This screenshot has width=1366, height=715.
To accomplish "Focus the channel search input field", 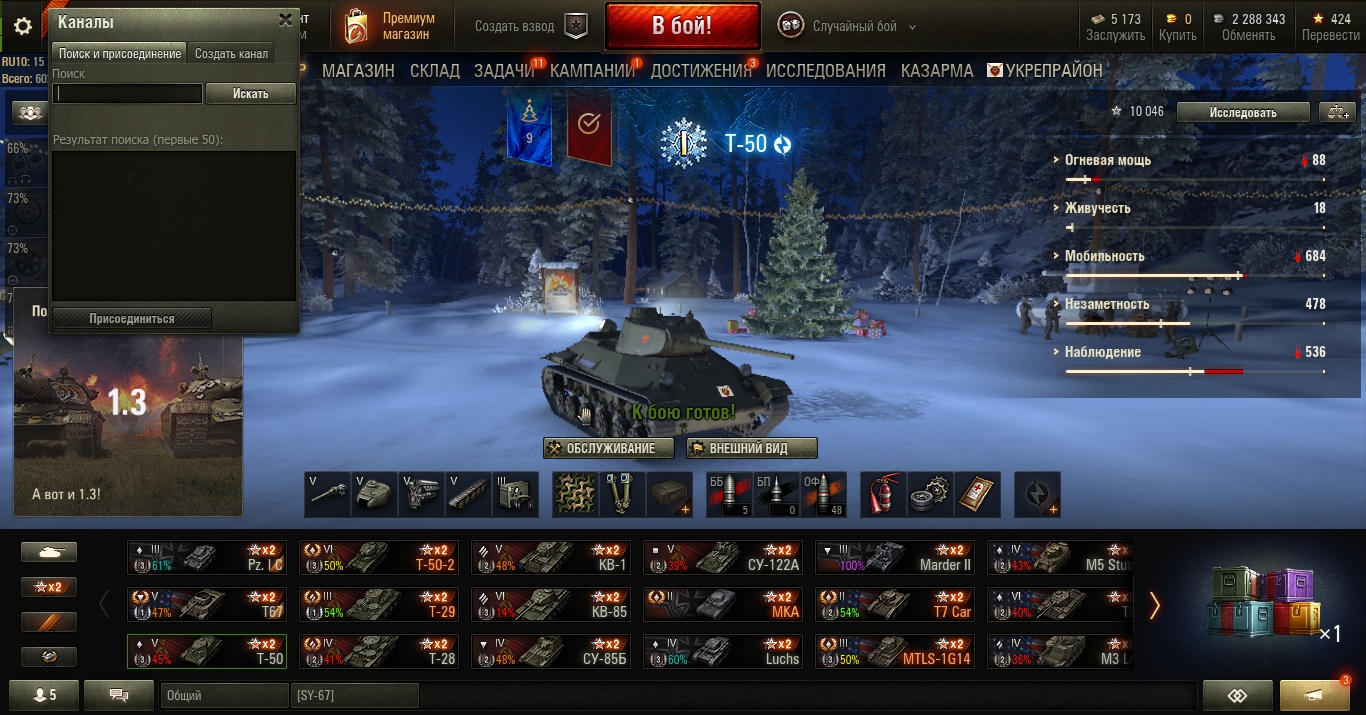I will tap(128, 94).
